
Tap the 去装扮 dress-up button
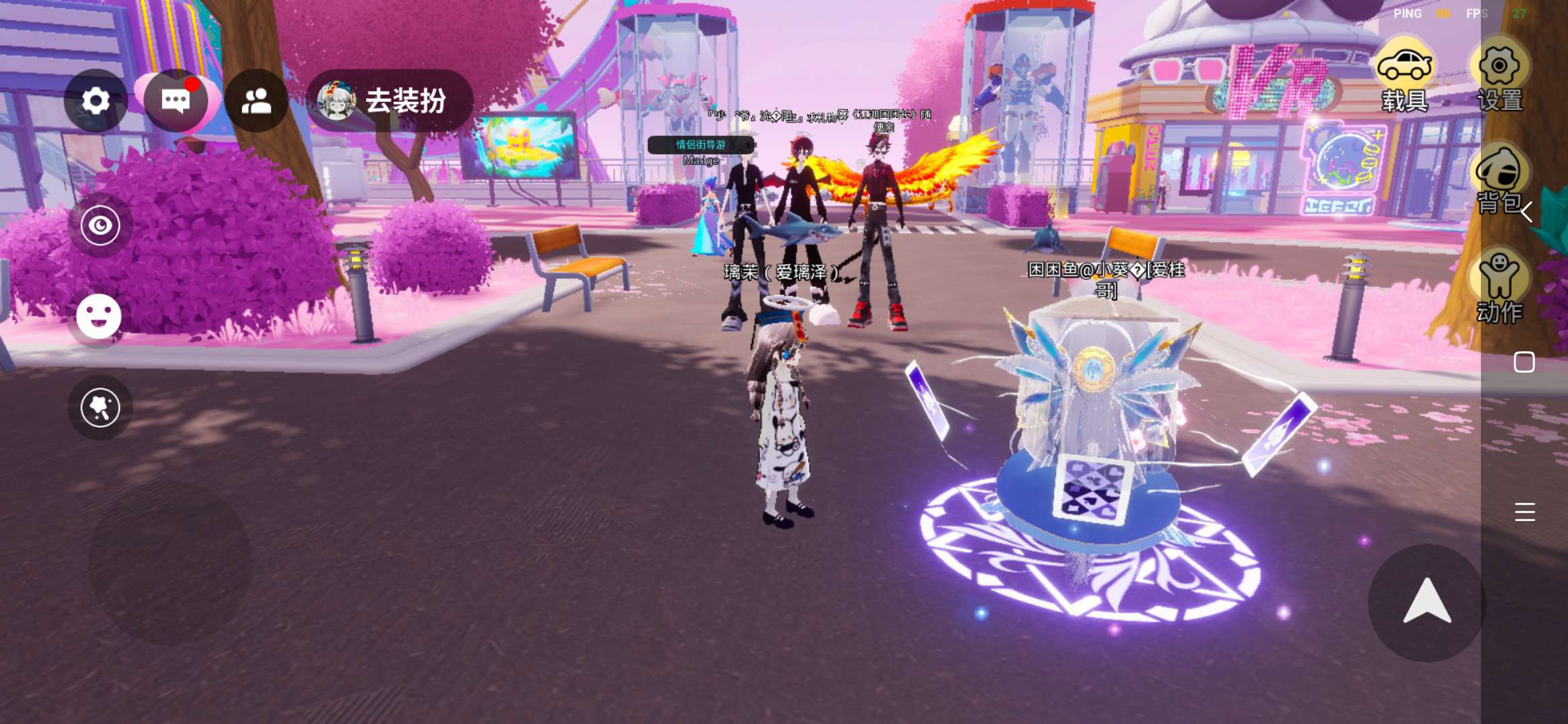(x=390, y=101)
